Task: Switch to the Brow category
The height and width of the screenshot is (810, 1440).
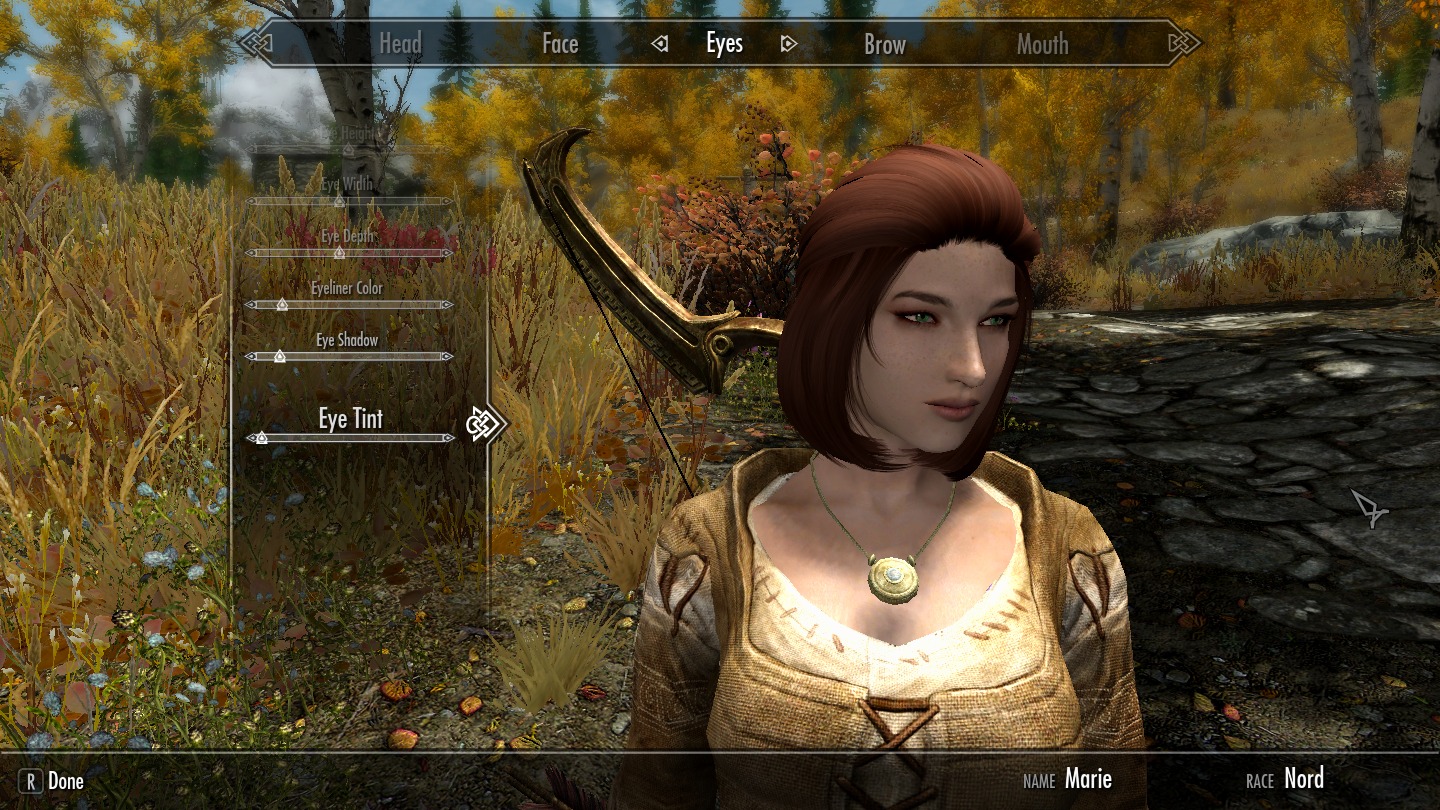Action: tap(885, 44)
